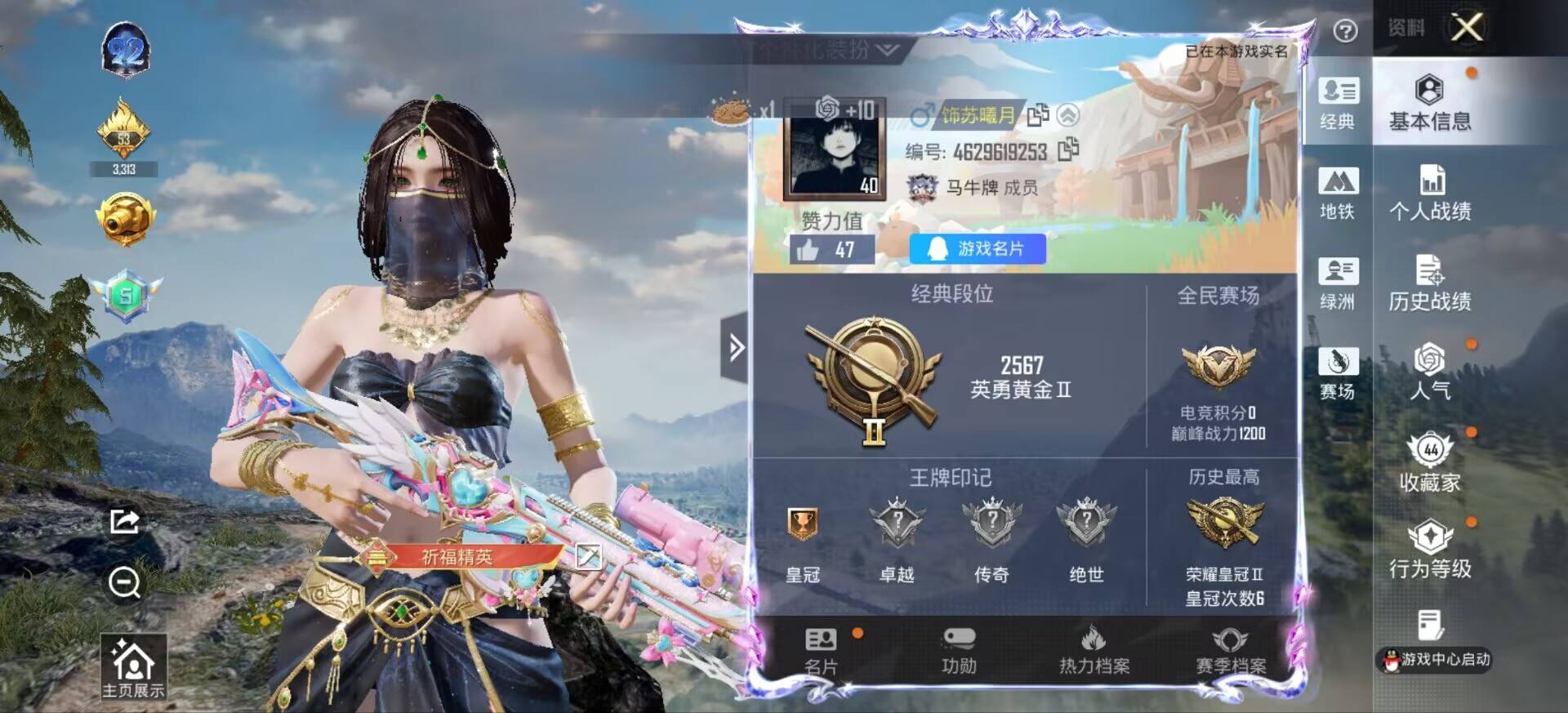Image resolution: width=1568 pixels, height=713 pixels.
Task: Check the 行为等级 behavior level
Action: point(1429,550)
